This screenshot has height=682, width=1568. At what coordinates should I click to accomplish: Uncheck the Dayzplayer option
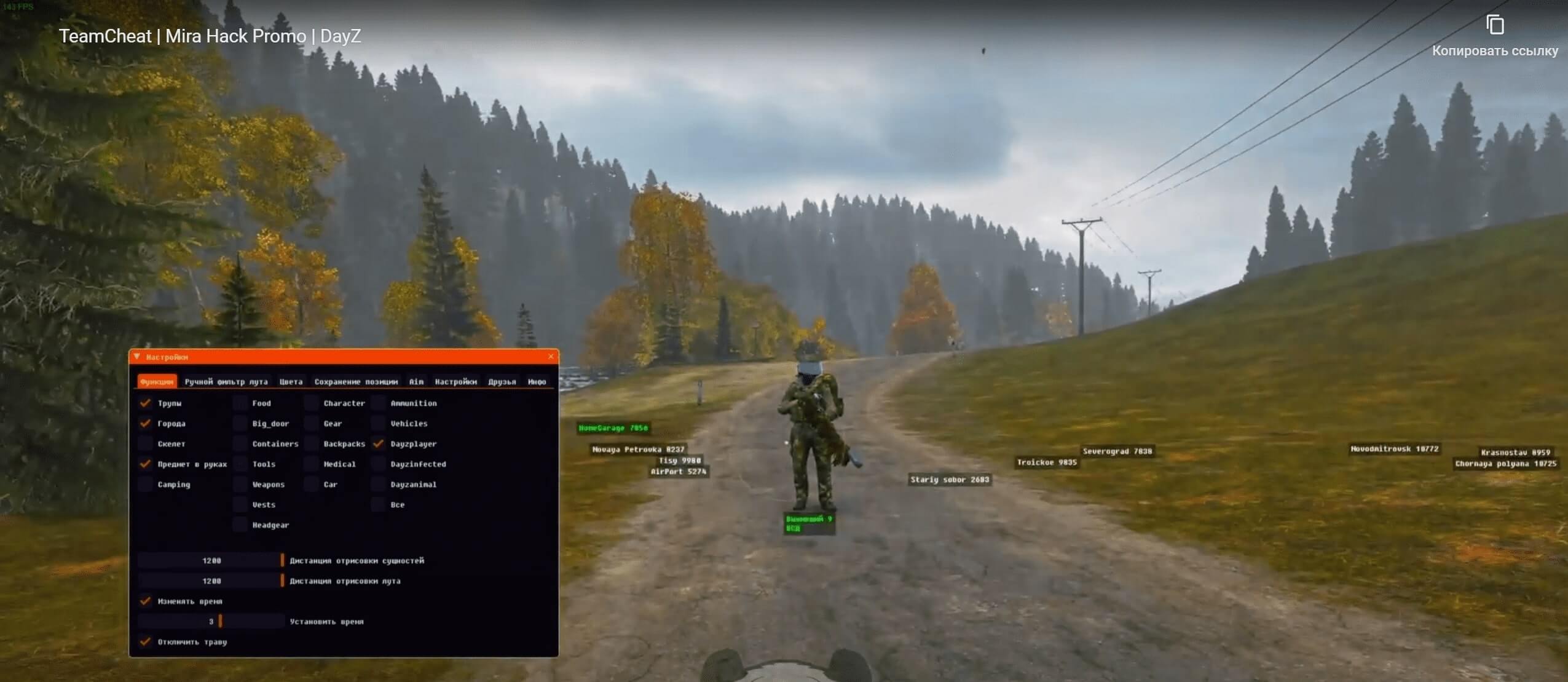[380, 443]
